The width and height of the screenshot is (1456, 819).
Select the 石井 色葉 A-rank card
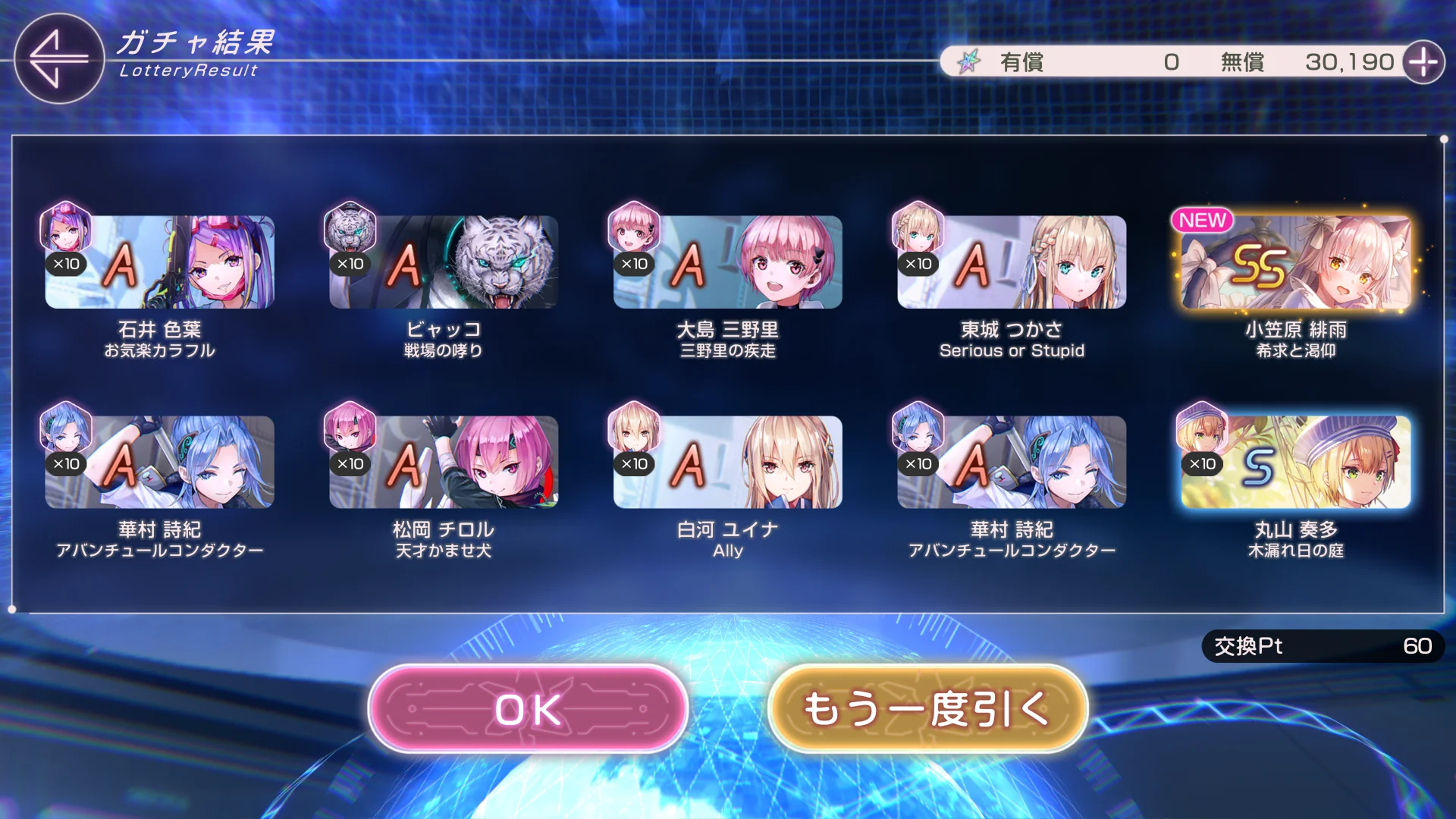(x=159, y=262)
